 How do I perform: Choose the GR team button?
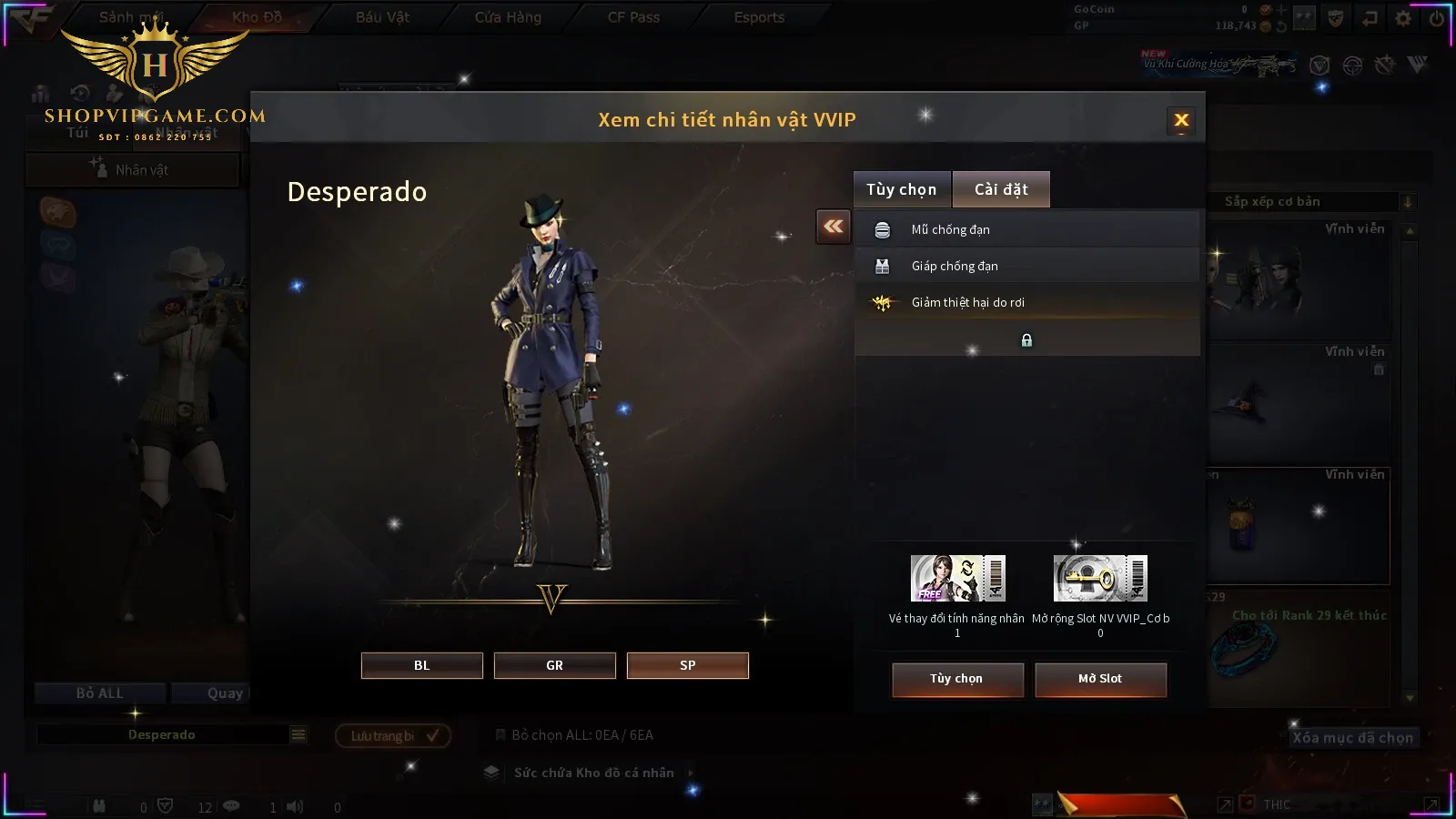554,665
